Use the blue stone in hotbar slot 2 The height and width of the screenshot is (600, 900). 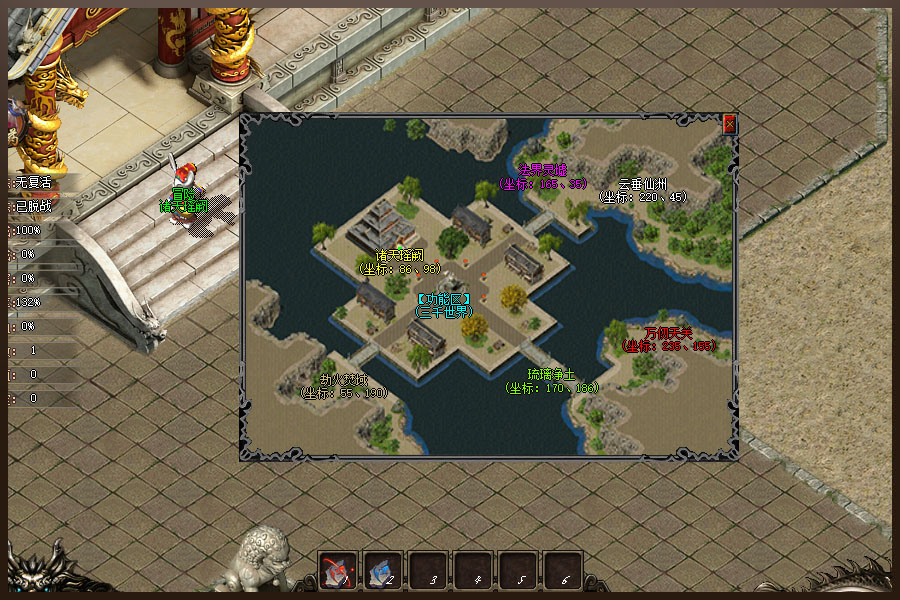point(383,570)
